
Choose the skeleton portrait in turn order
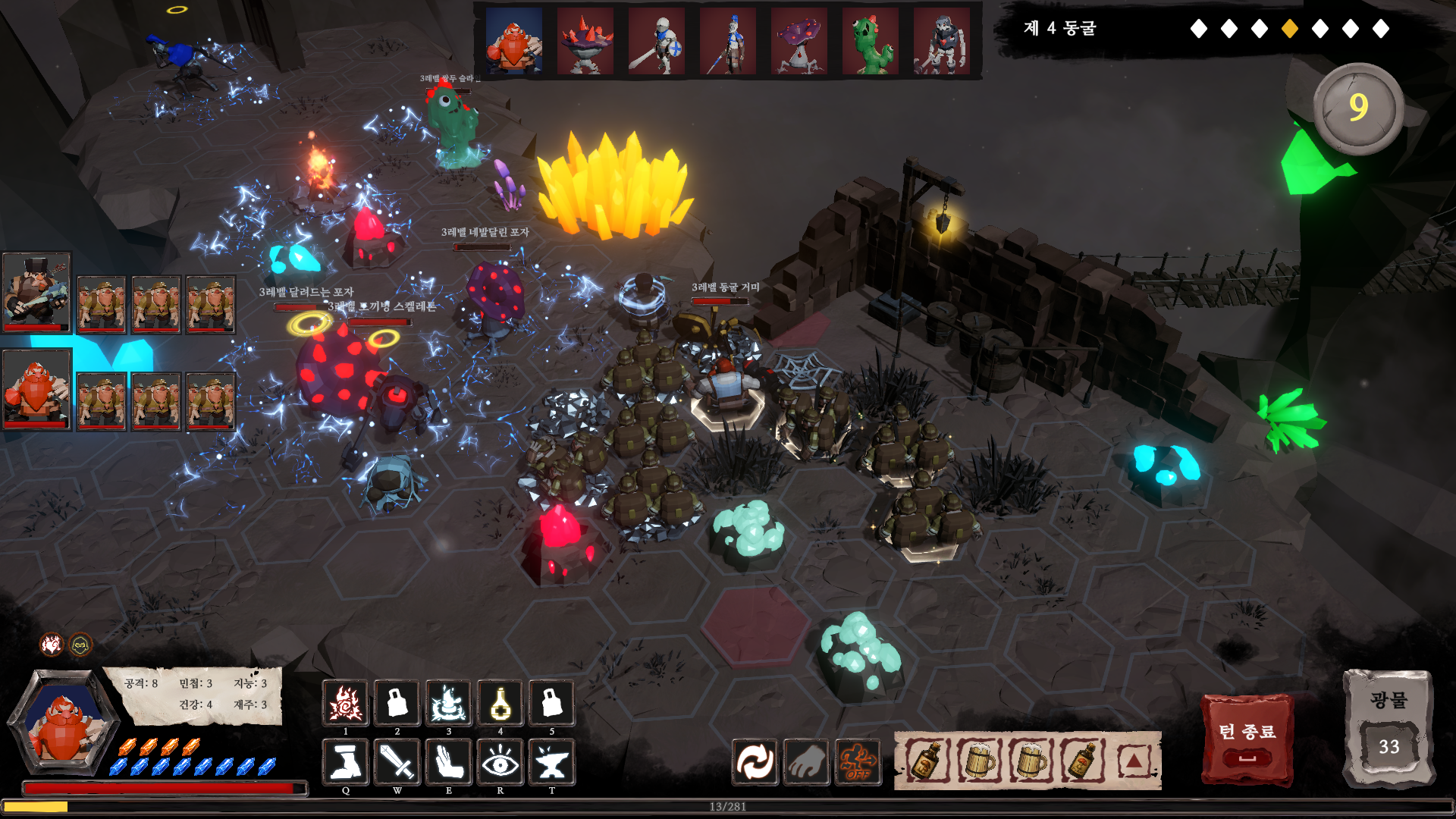coord(942,41)
